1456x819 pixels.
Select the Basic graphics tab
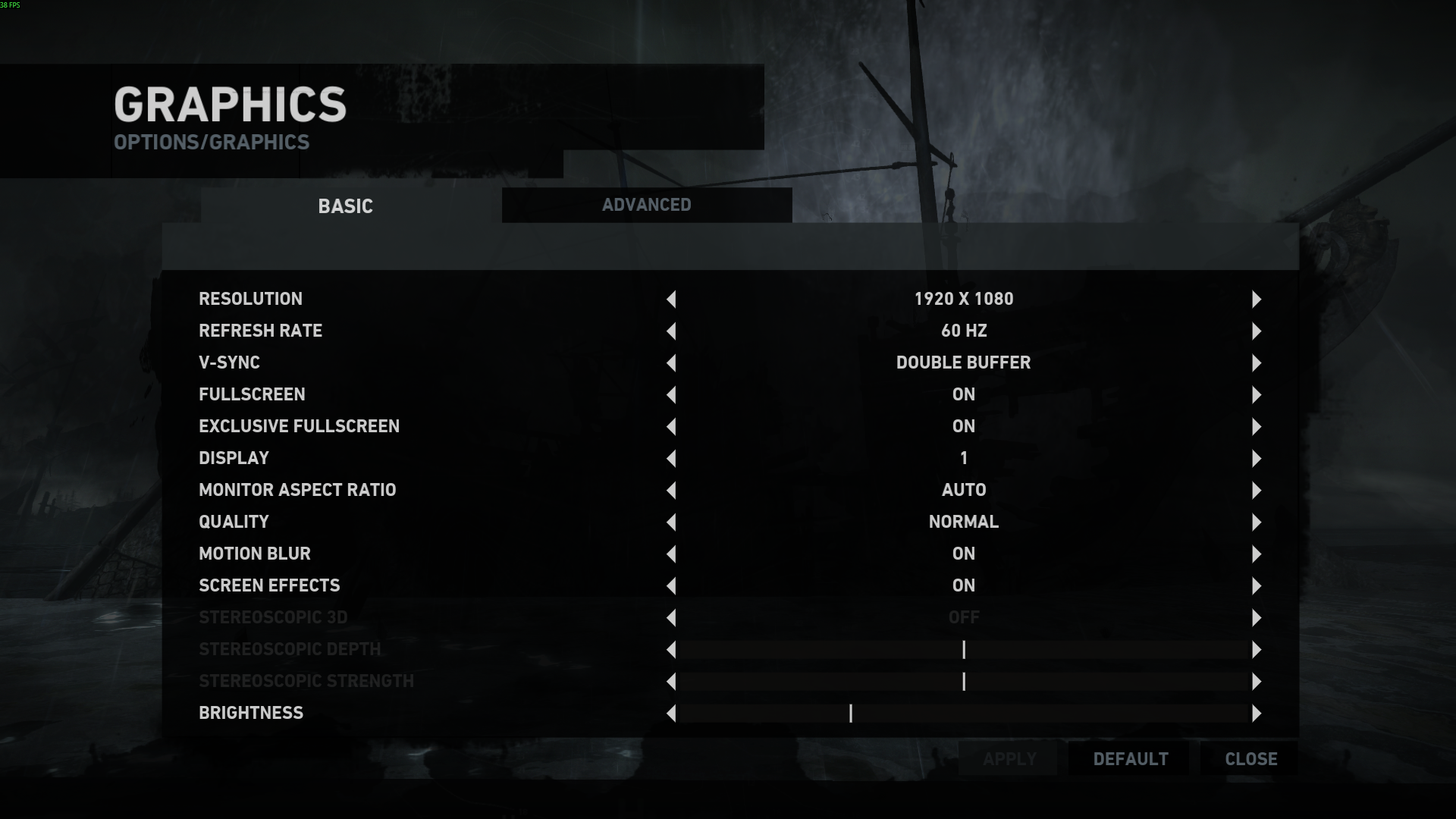point(345,206)
